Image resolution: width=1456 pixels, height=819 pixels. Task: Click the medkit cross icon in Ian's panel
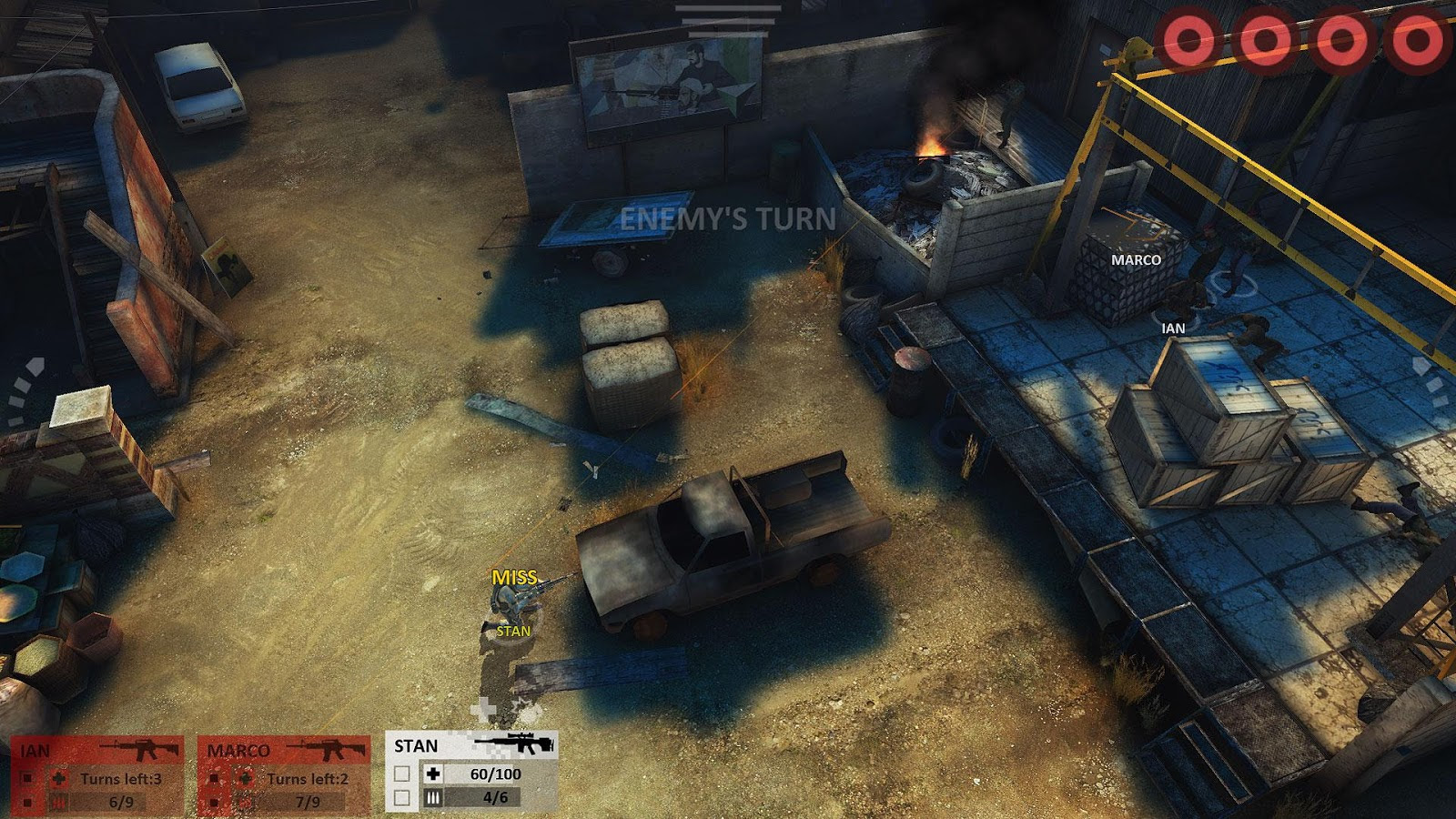tap(58, 777)
